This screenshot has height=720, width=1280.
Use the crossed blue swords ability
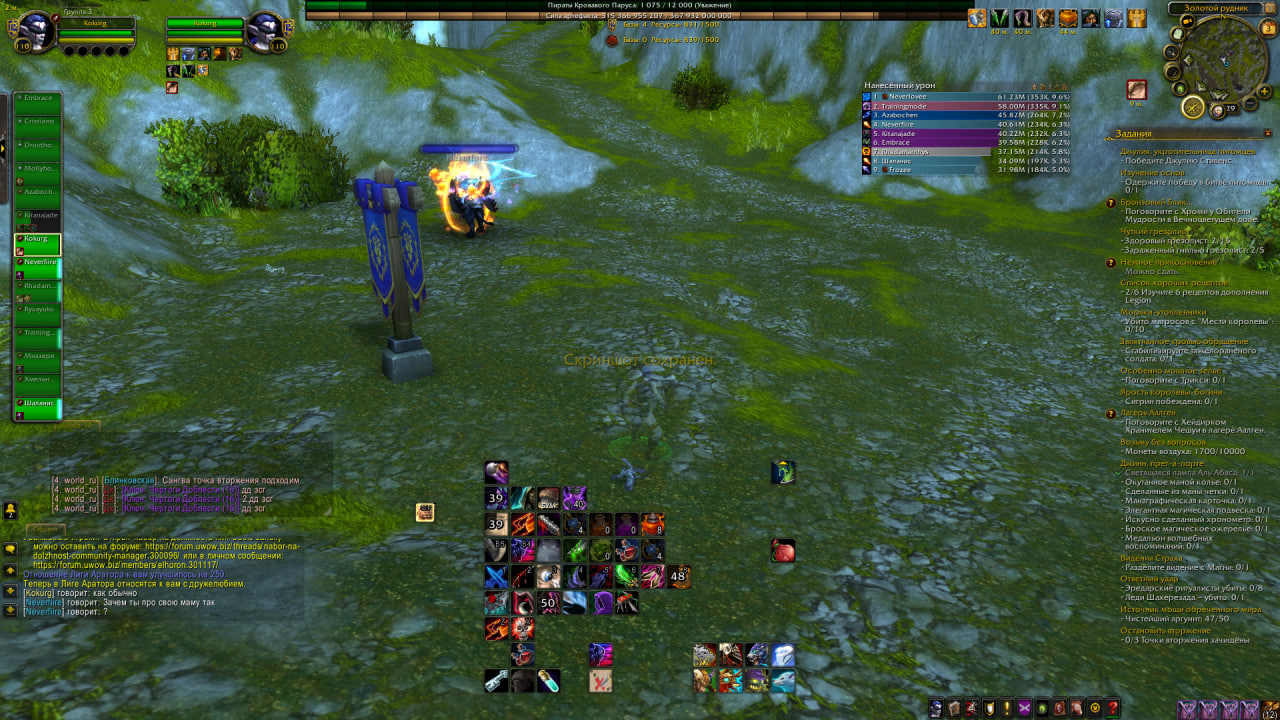[x=497, y=577]
